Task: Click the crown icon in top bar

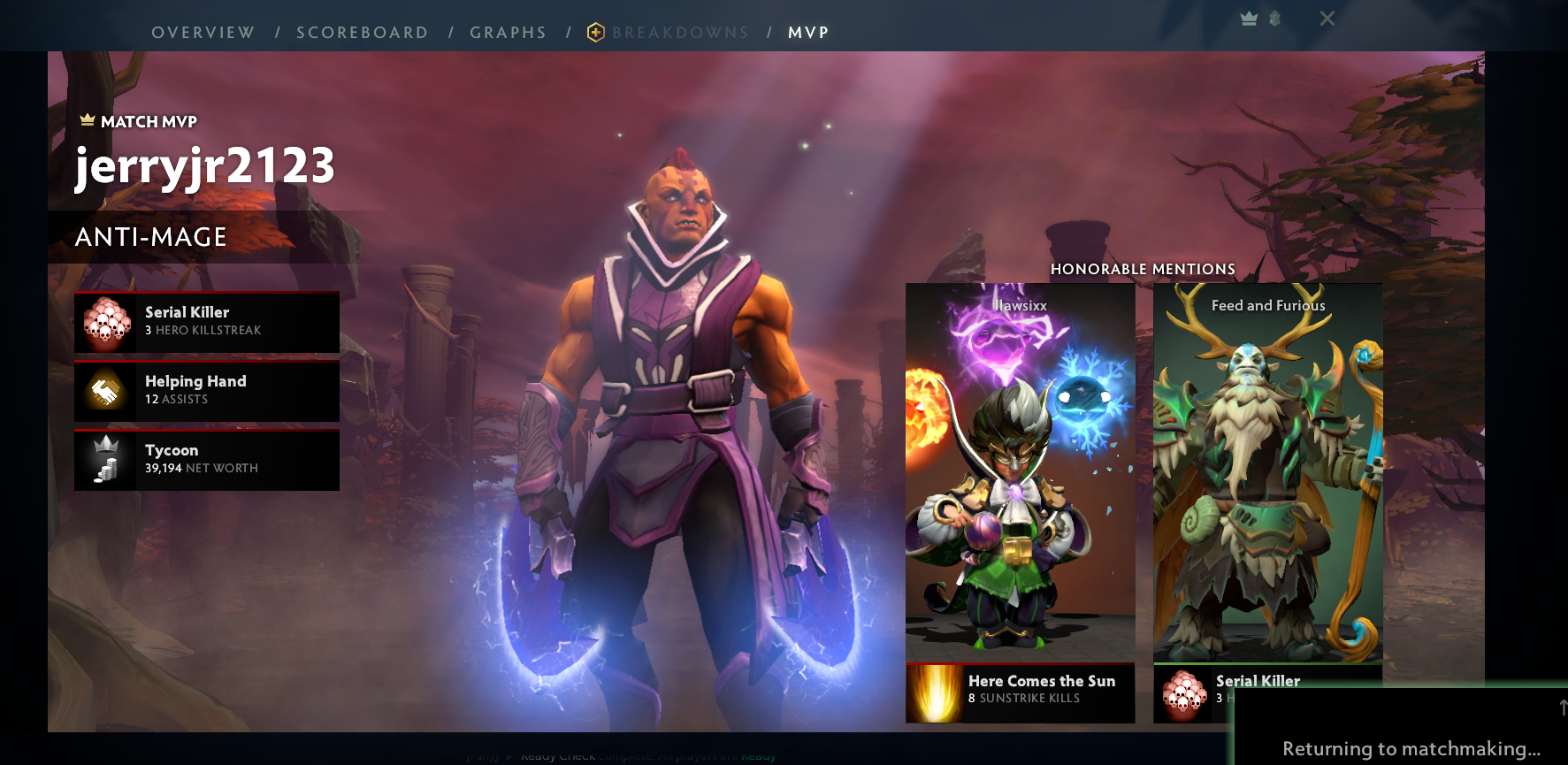Action: pyautogui.click(x=1249, y=19)
